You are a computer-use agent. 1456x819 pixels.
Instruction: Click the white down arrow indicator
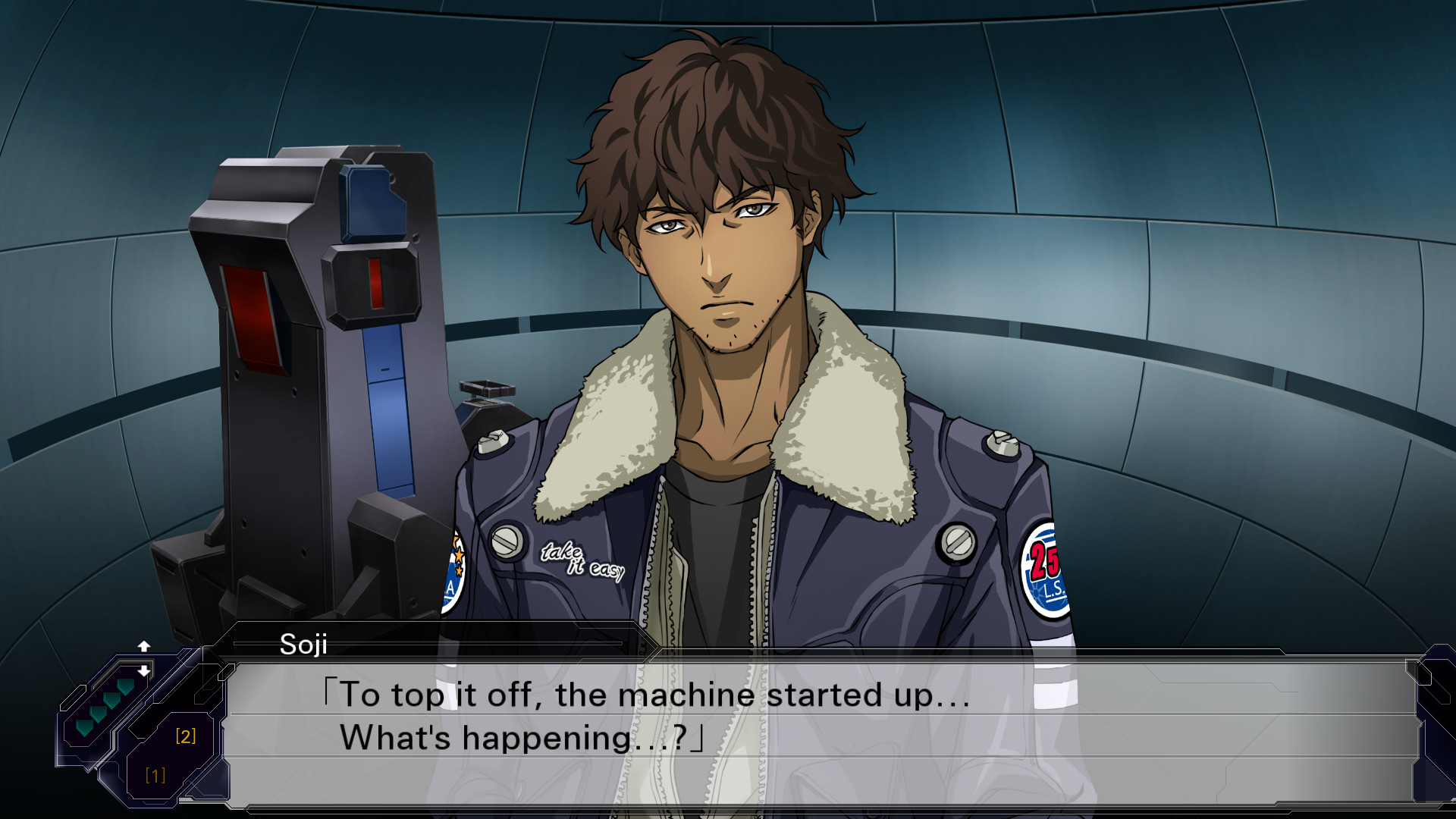pos(144,671)
